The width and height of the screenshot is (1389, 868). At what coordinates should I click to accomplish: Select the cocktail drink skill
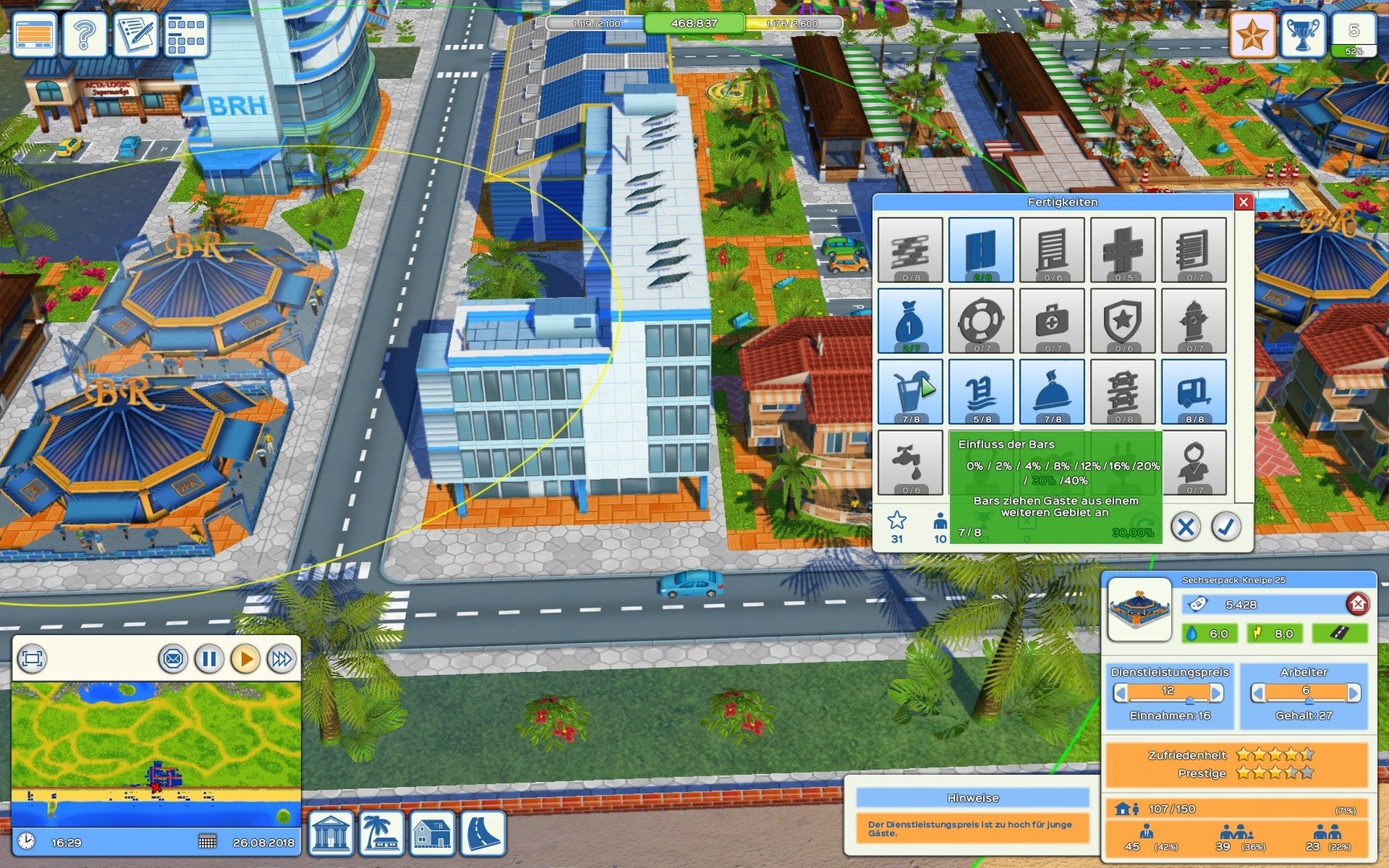tap(910, 391)
